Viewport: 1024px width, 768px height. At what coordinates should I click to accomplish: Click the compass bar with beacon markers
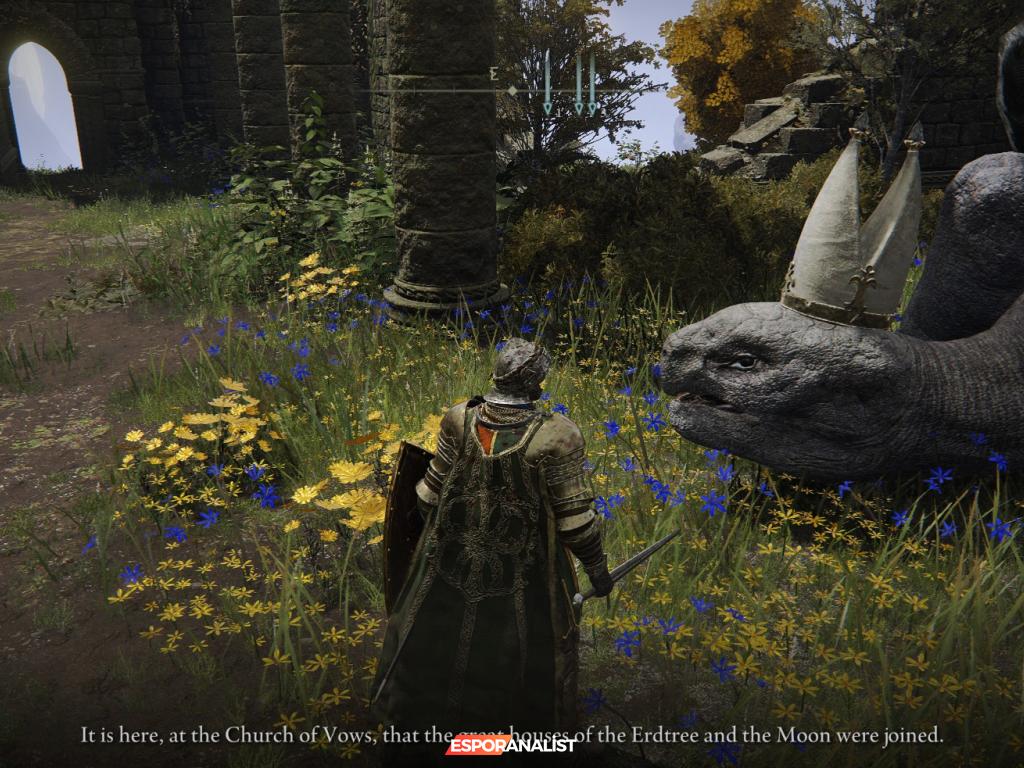[x=512, y=90]
